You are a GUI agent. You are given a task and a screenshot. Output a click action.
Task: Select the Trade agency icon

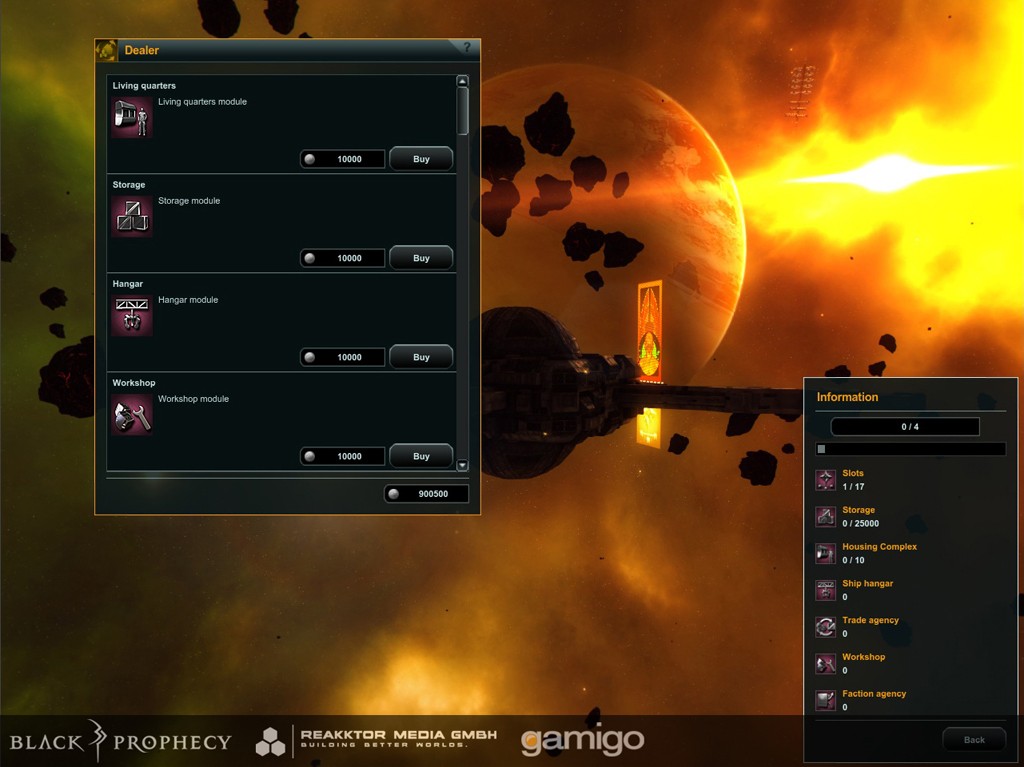[x=825, y=627]
